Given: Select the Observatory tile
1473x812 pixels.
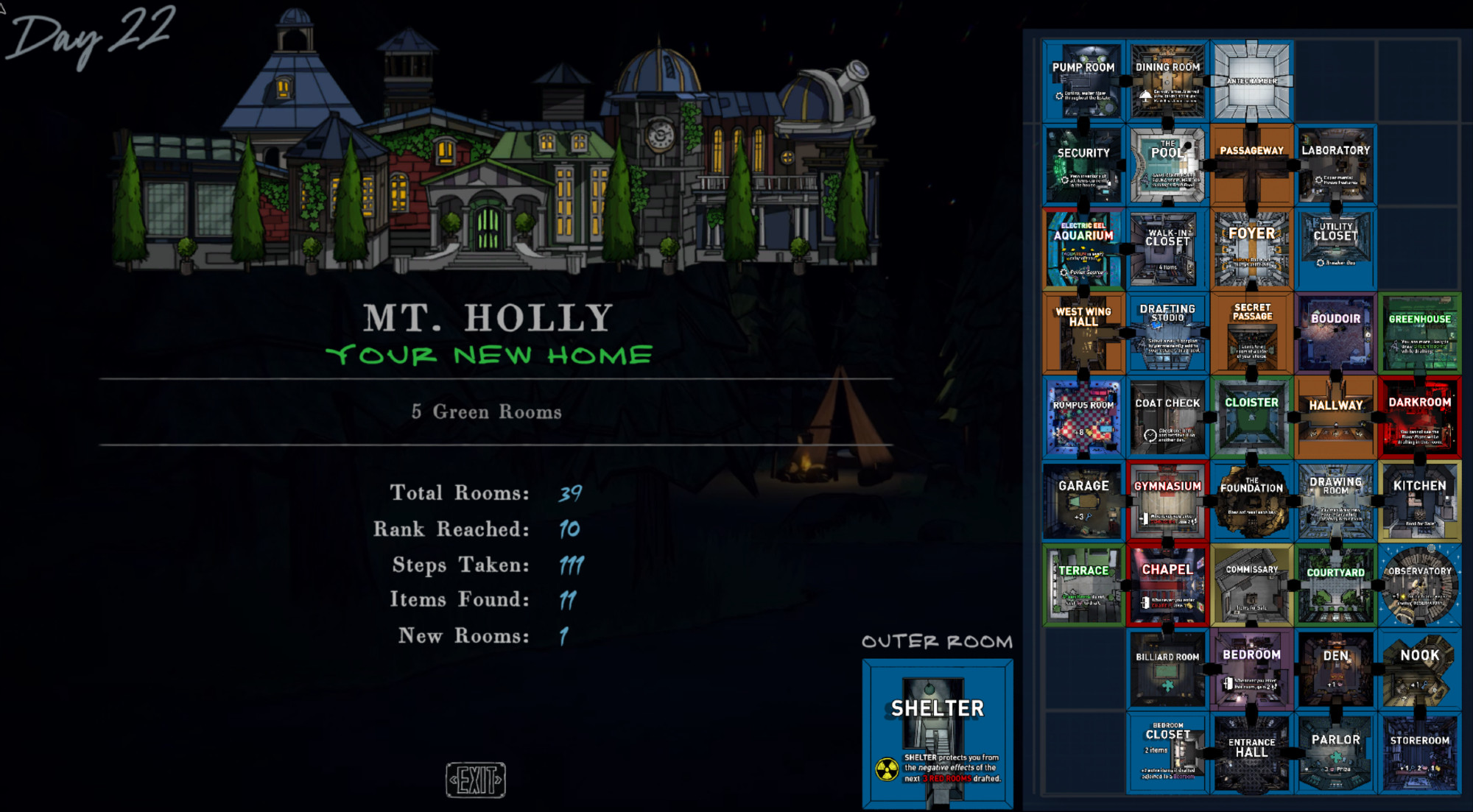Looking at the screenshot, I should coord(1419,585).
